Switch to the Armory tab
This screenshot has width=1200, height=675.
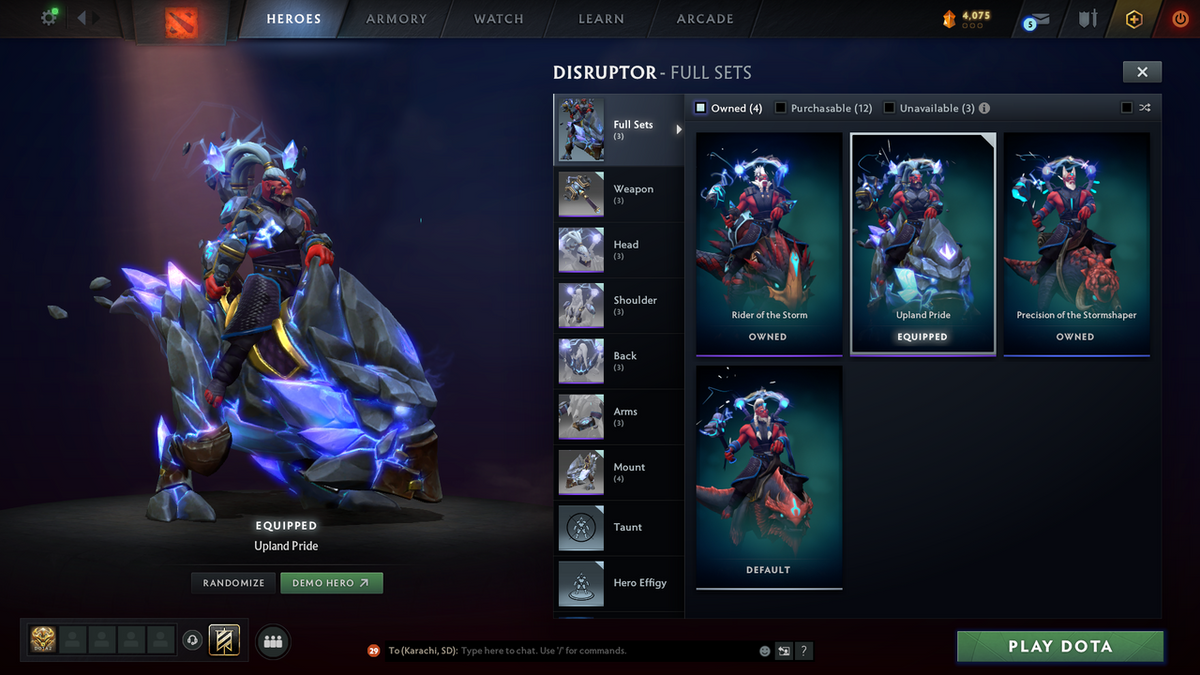click(x=396, y=19)
